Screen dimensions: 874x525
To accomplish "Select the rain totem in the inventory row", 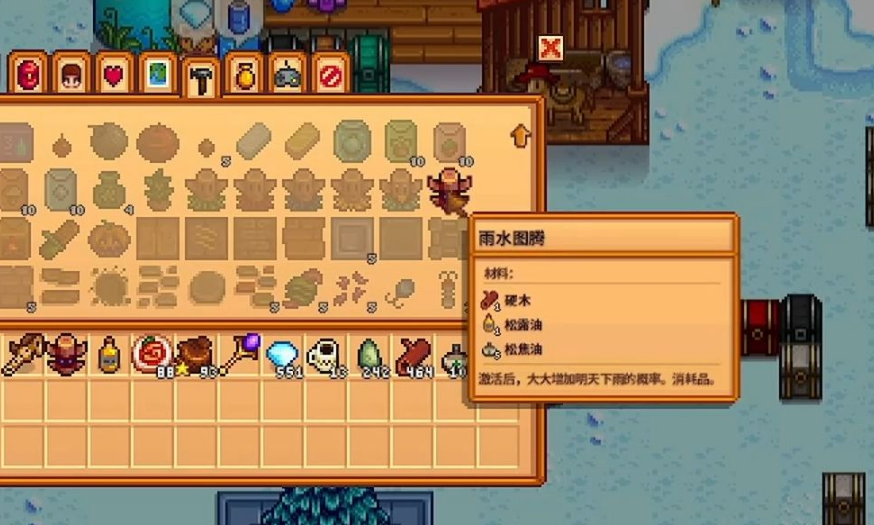I will (65, 354).
